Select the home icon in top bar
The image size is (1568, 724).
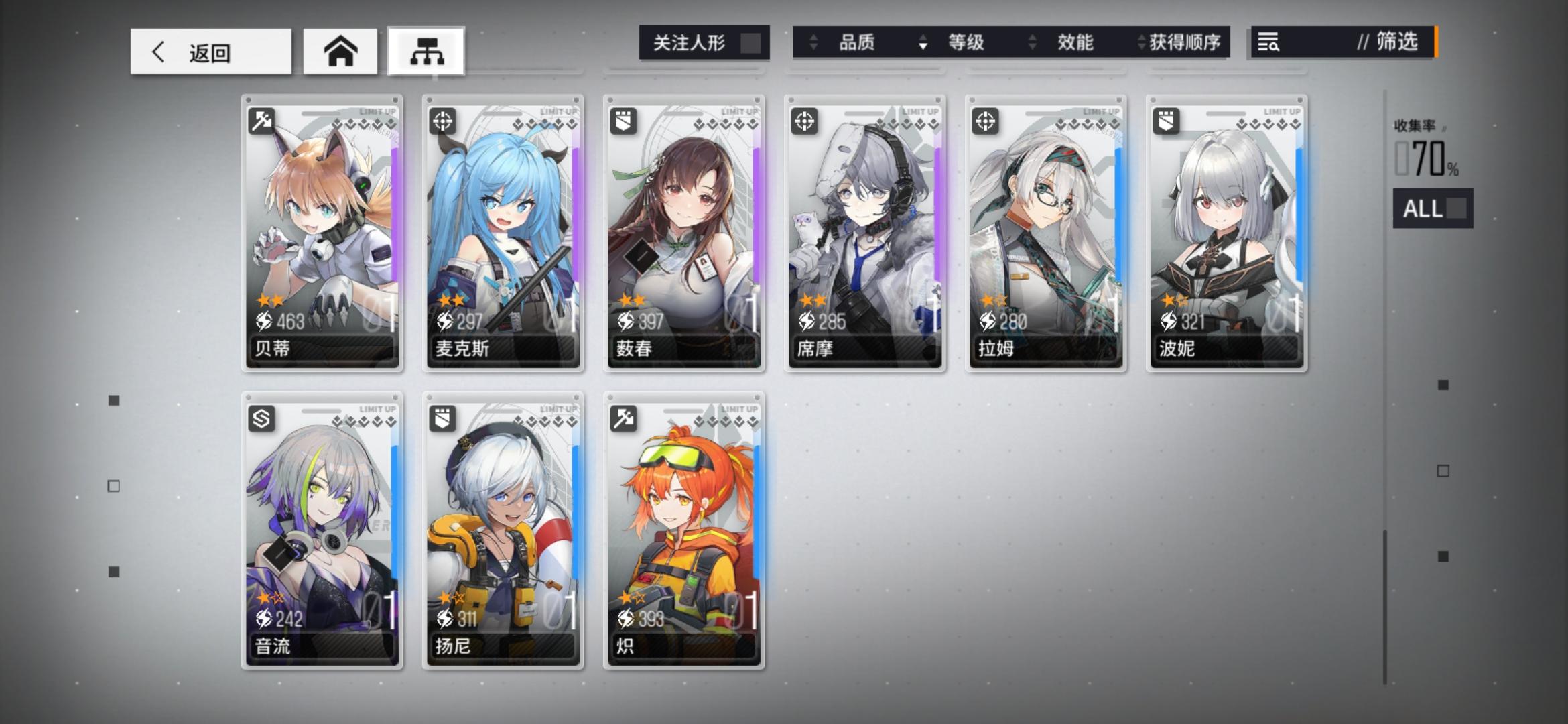click(340, 51)
